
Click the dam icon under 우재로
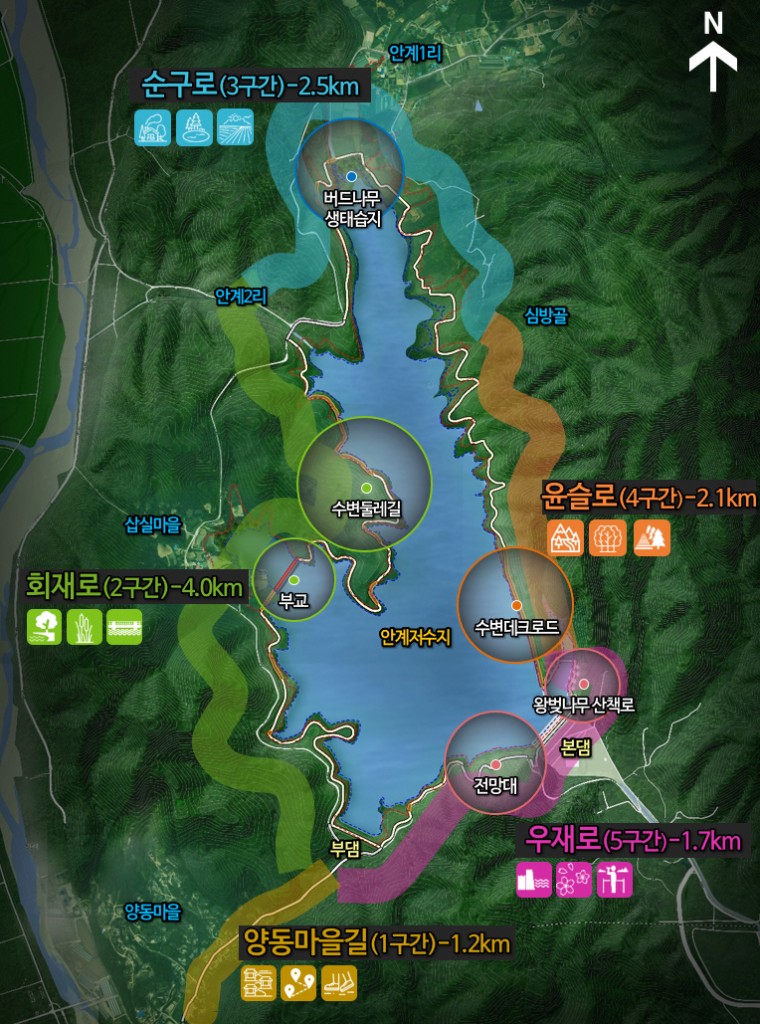[x=534, y=879]
